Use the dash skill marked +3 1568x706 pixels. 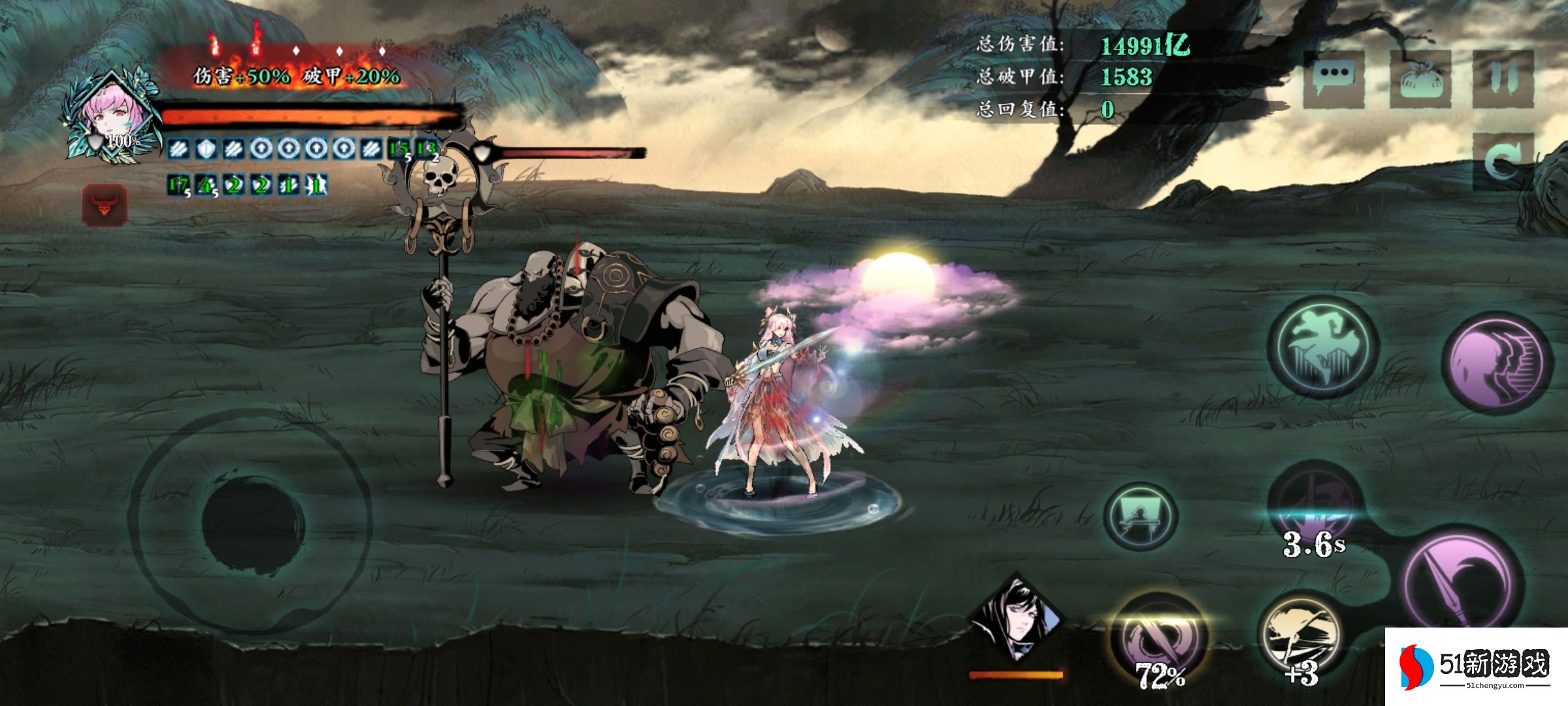point(1300,641)
